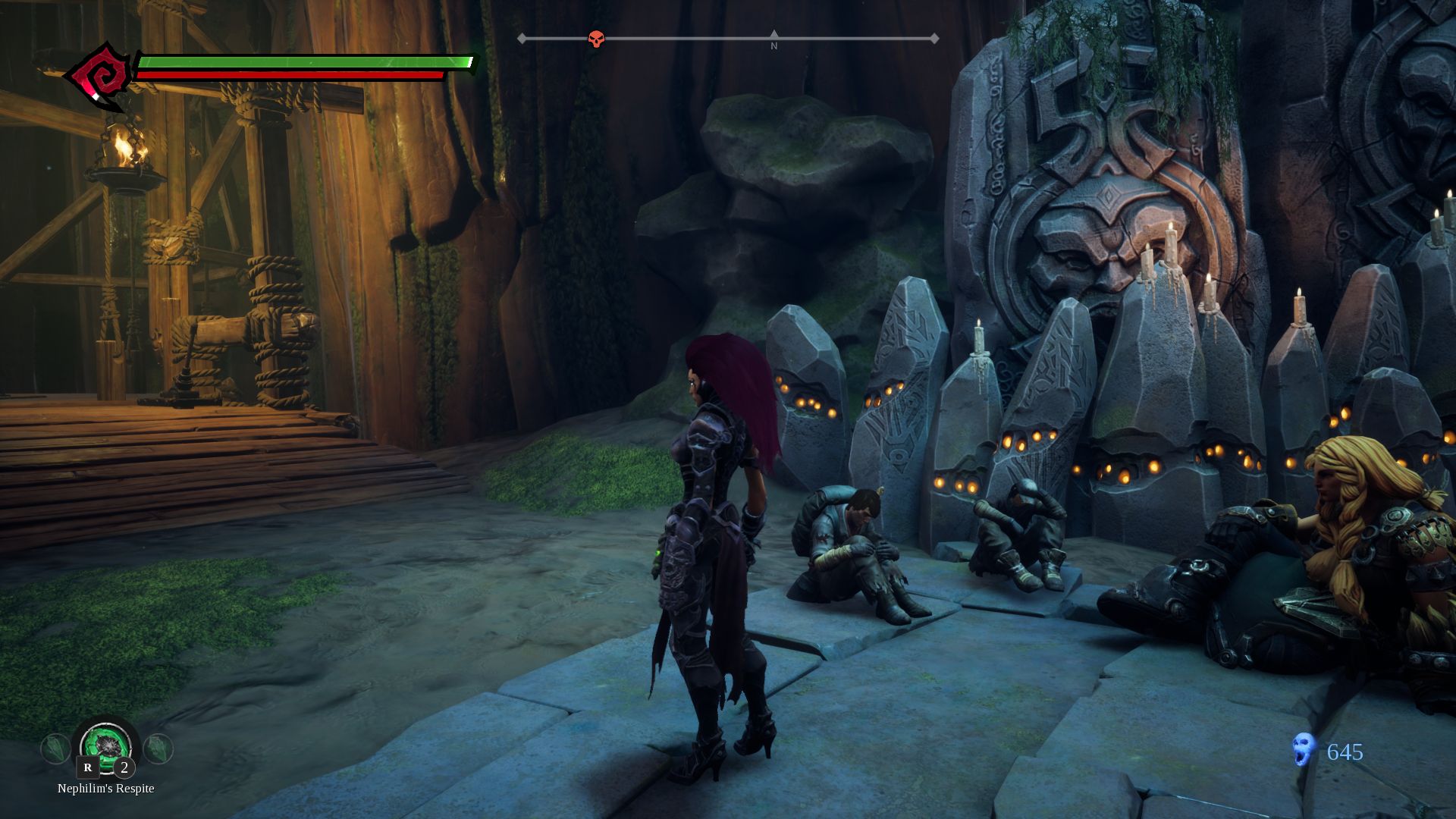The image size is (1456, 819).
Task: Click the blue soul currency icon
Action: [1303, 749]
